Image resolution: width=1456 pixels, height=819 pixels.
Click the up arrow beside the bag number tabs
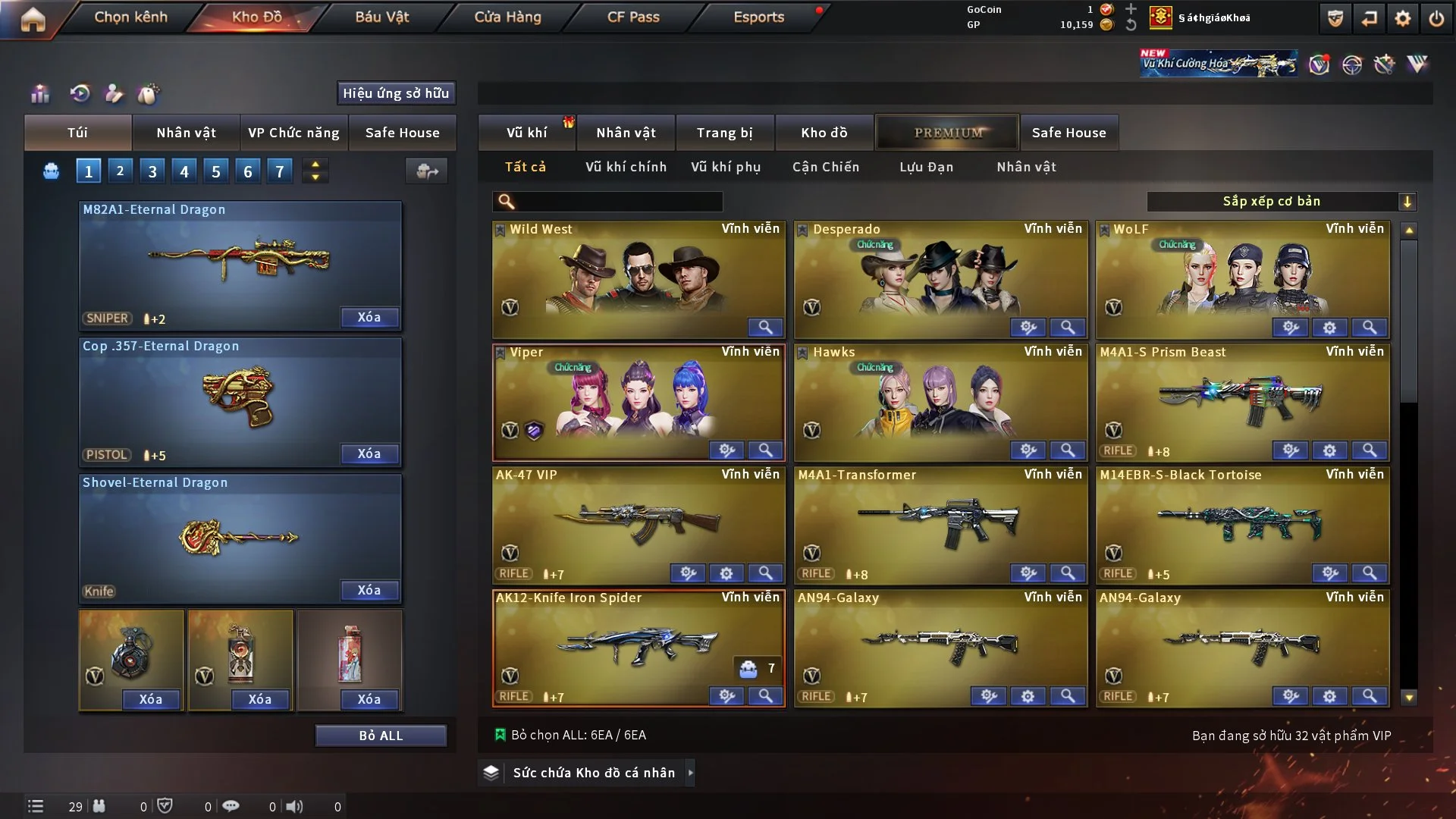[x=315, y=165]
